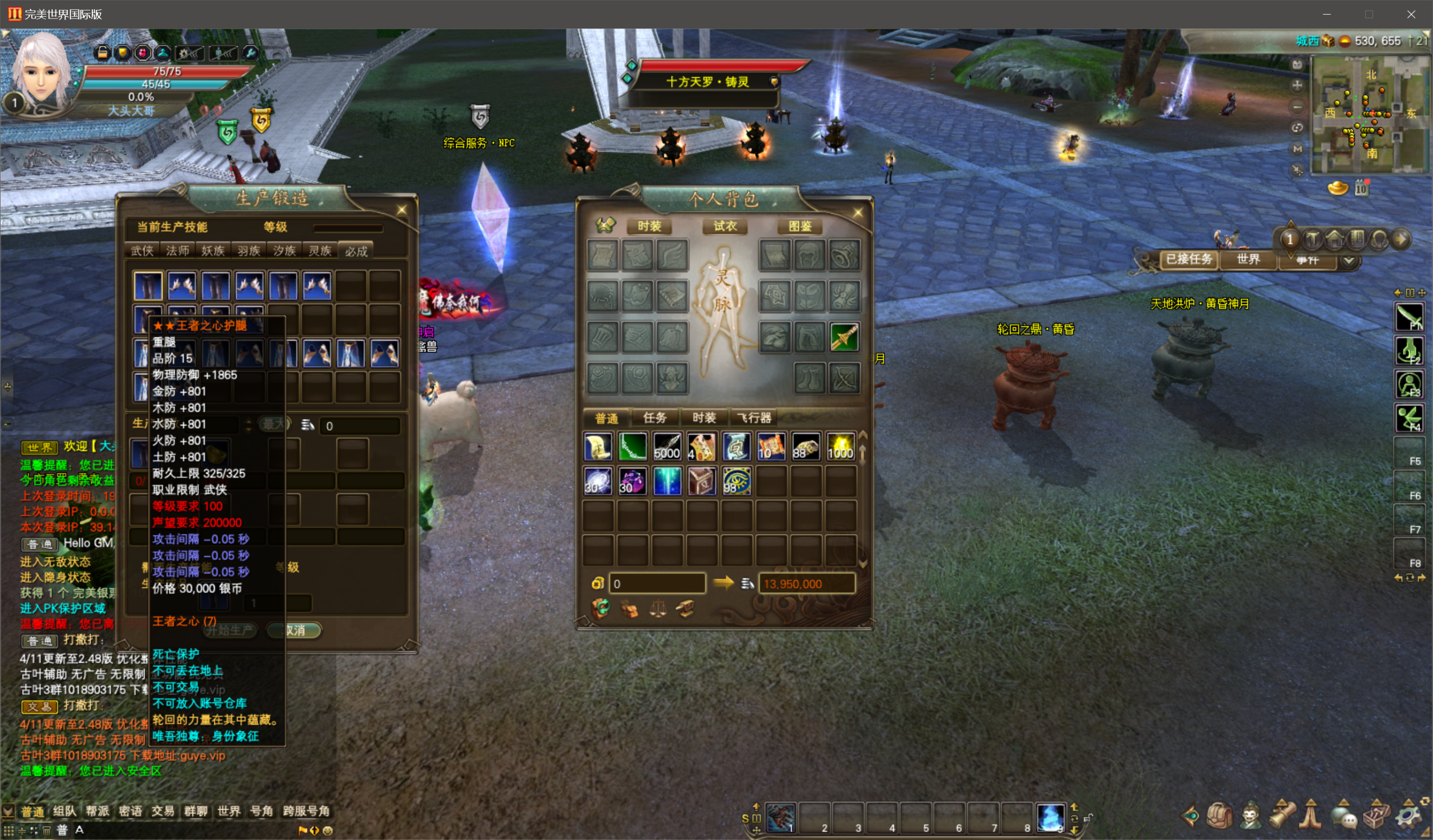Open the 羽族 crafting tab
Viewport: 1433px width, 840px height.
tap(249, 251)
